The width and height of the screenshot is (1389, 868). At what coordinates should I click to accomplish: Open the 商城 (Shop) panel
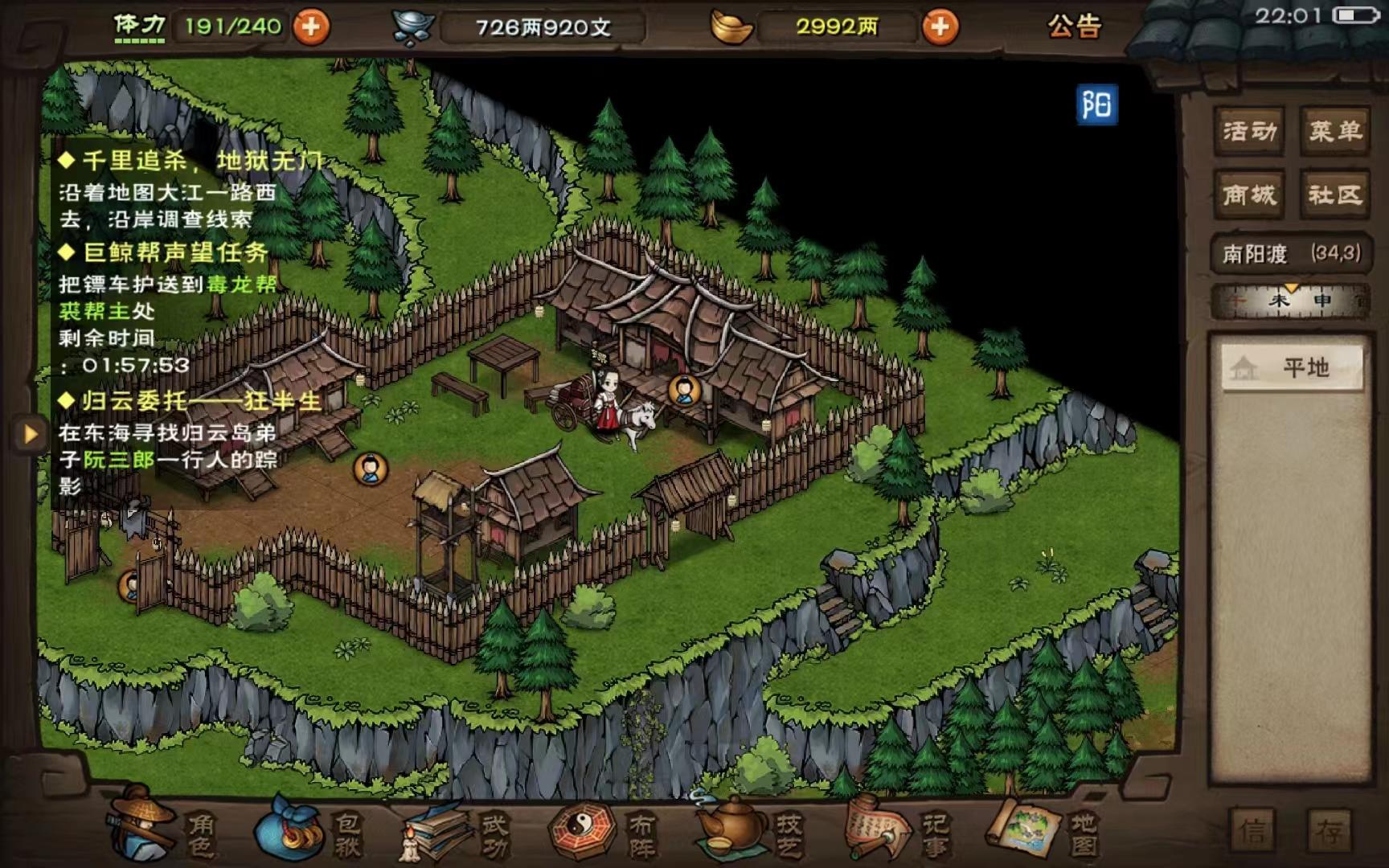[x=1248, y=194]
